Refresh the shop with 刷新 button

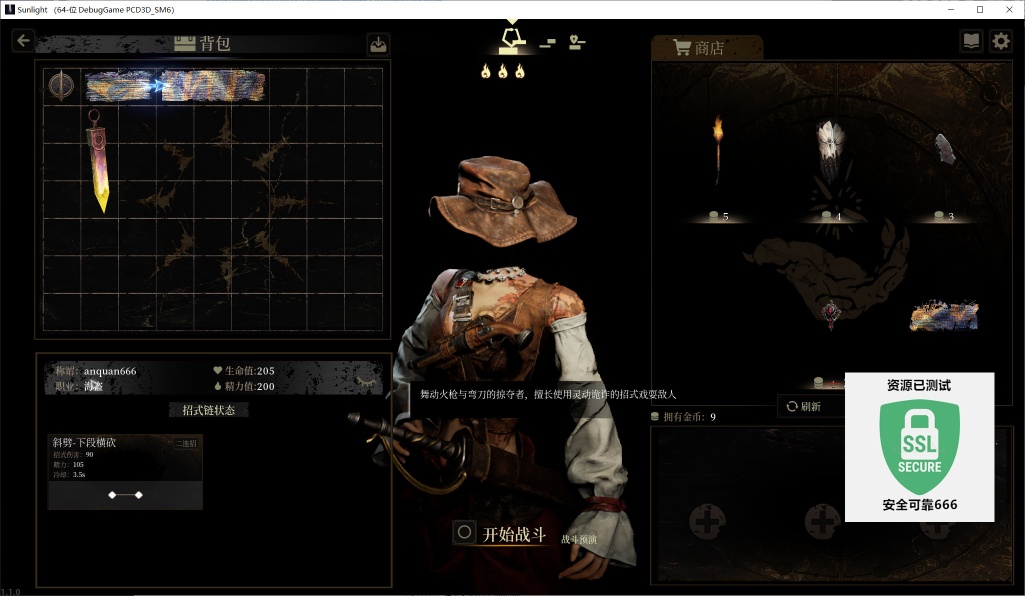[804, 406]
